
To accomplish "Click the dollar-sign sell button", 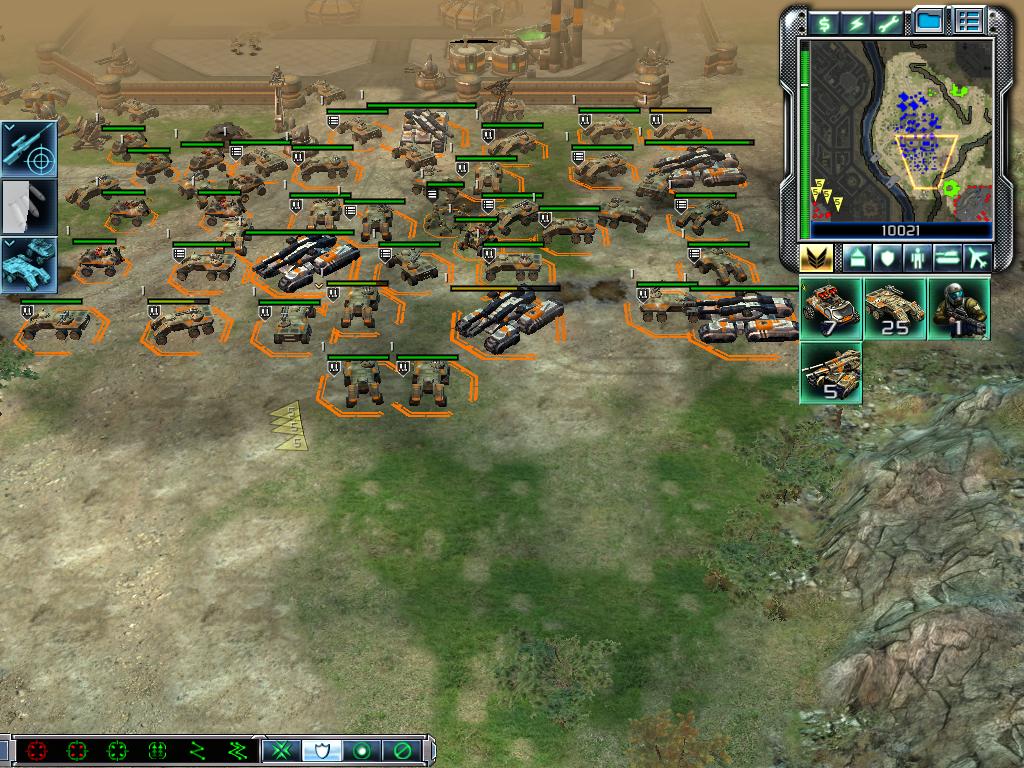I will pos(825,23).
